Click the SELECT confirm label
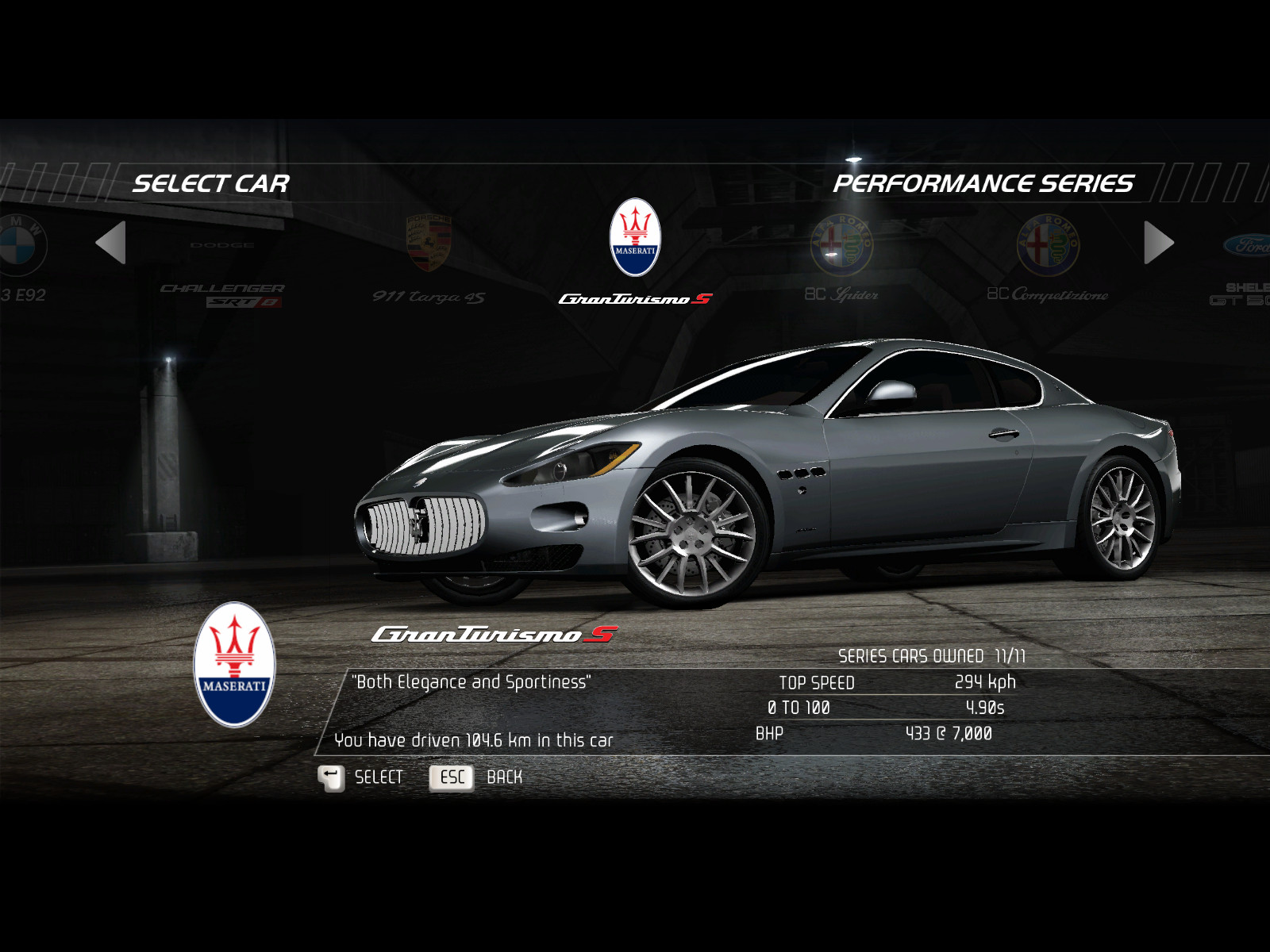The width and height of the screenshot is (1270, 952). 378,777
